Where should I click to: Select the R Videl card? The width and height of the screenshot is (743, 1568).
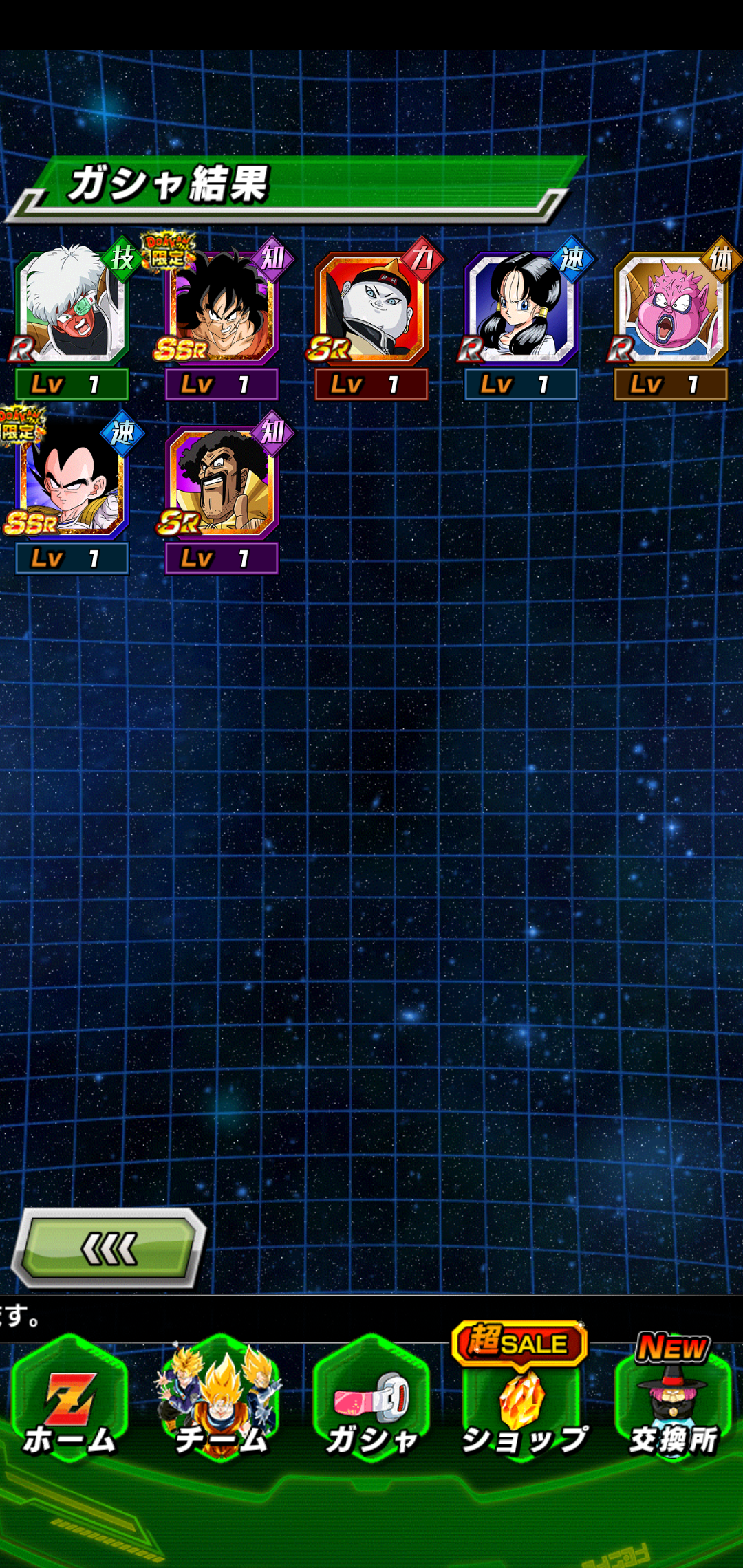[x=521, y=308]
